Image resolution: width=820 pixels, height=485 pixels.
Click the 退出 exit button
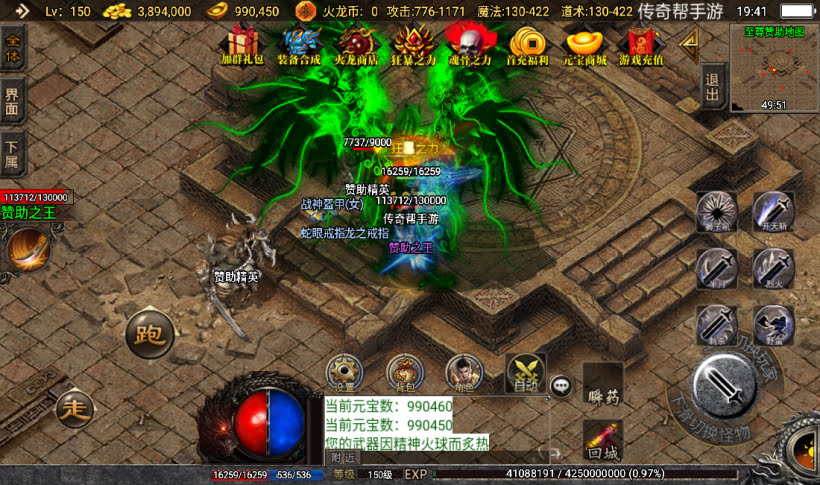pyautogui.click(x=712, y=88)
